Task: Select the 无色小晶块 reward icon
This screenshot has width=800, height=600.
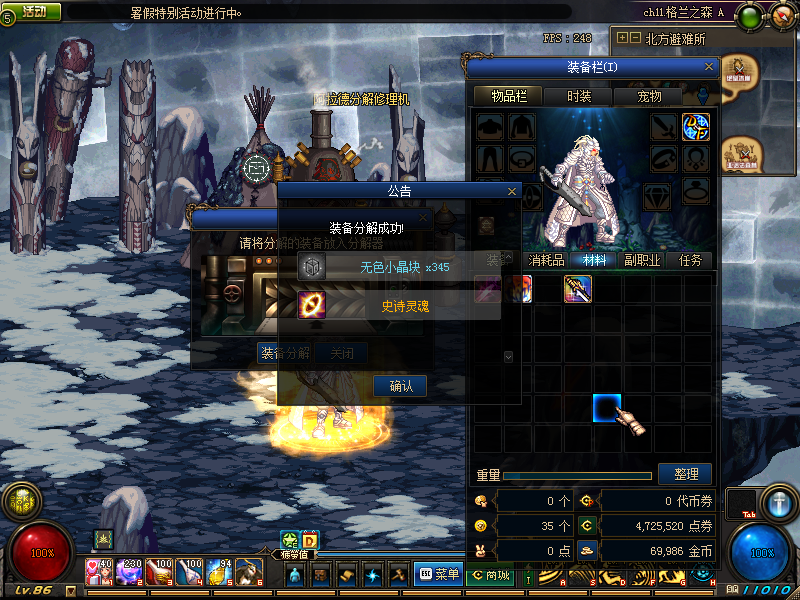Action: click(x=311, y=267)
